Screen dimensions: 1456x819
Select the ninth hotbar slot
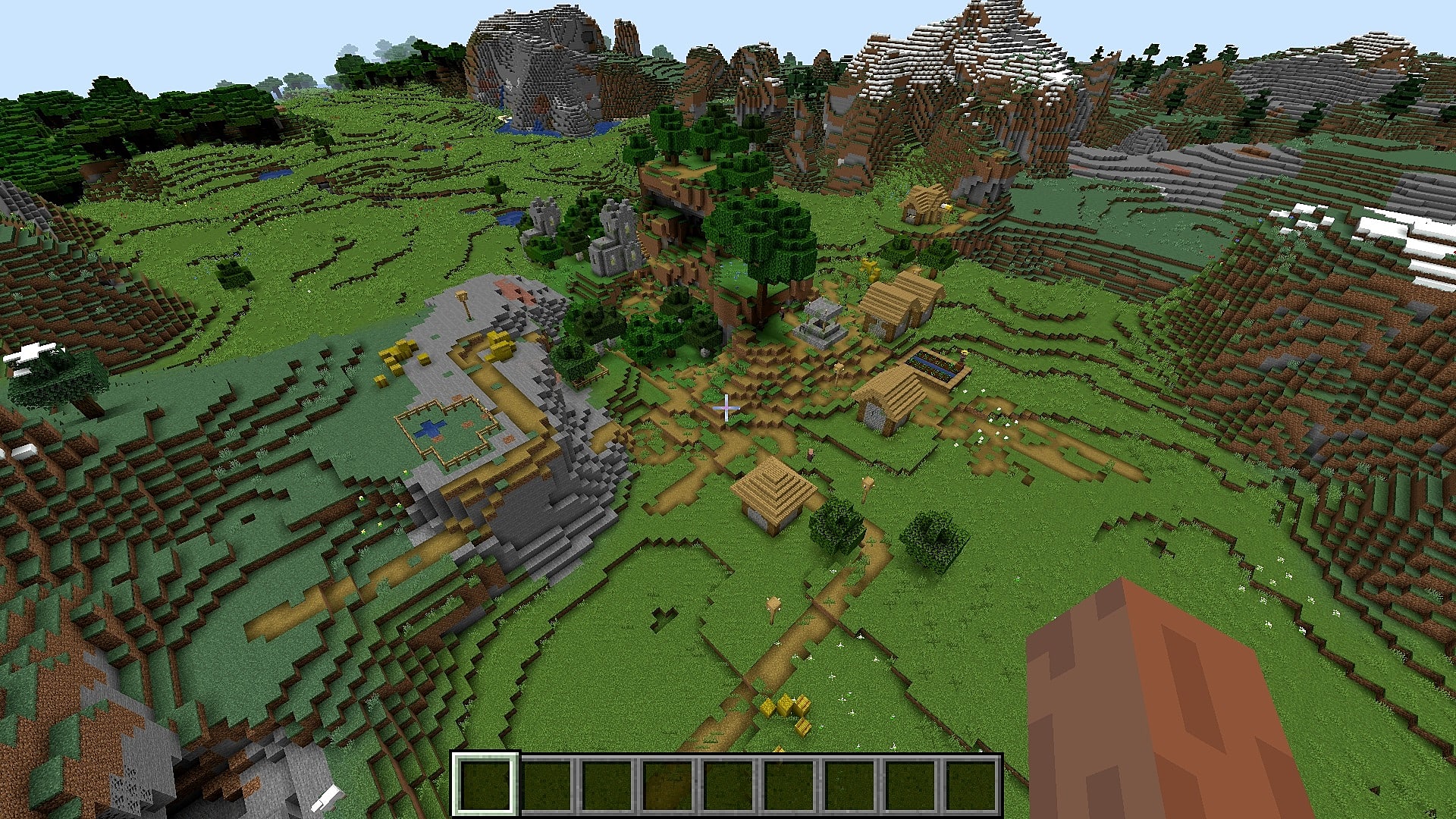tap(971, 787)
